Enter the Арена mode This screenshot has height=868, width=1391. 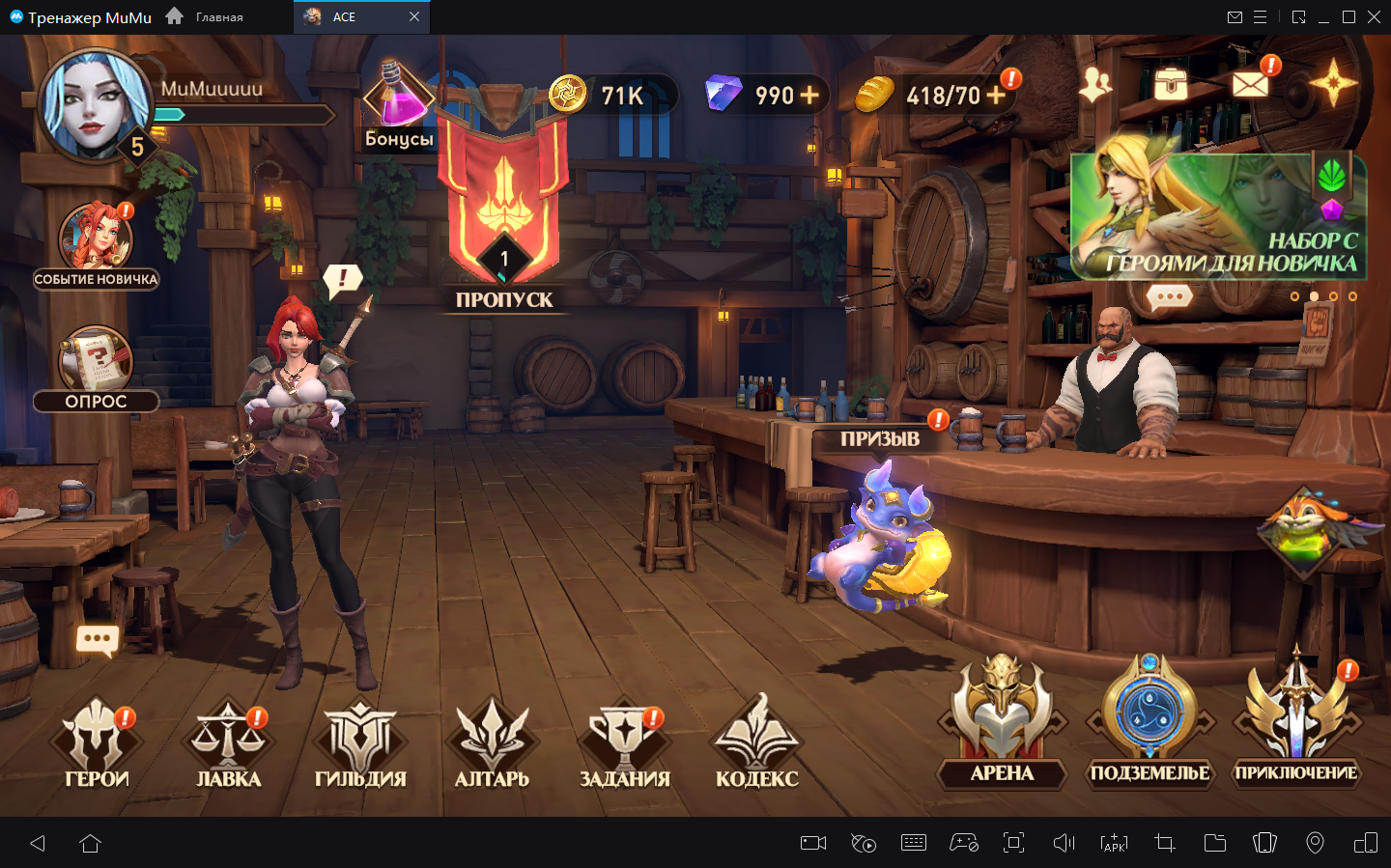[1002, 719]
